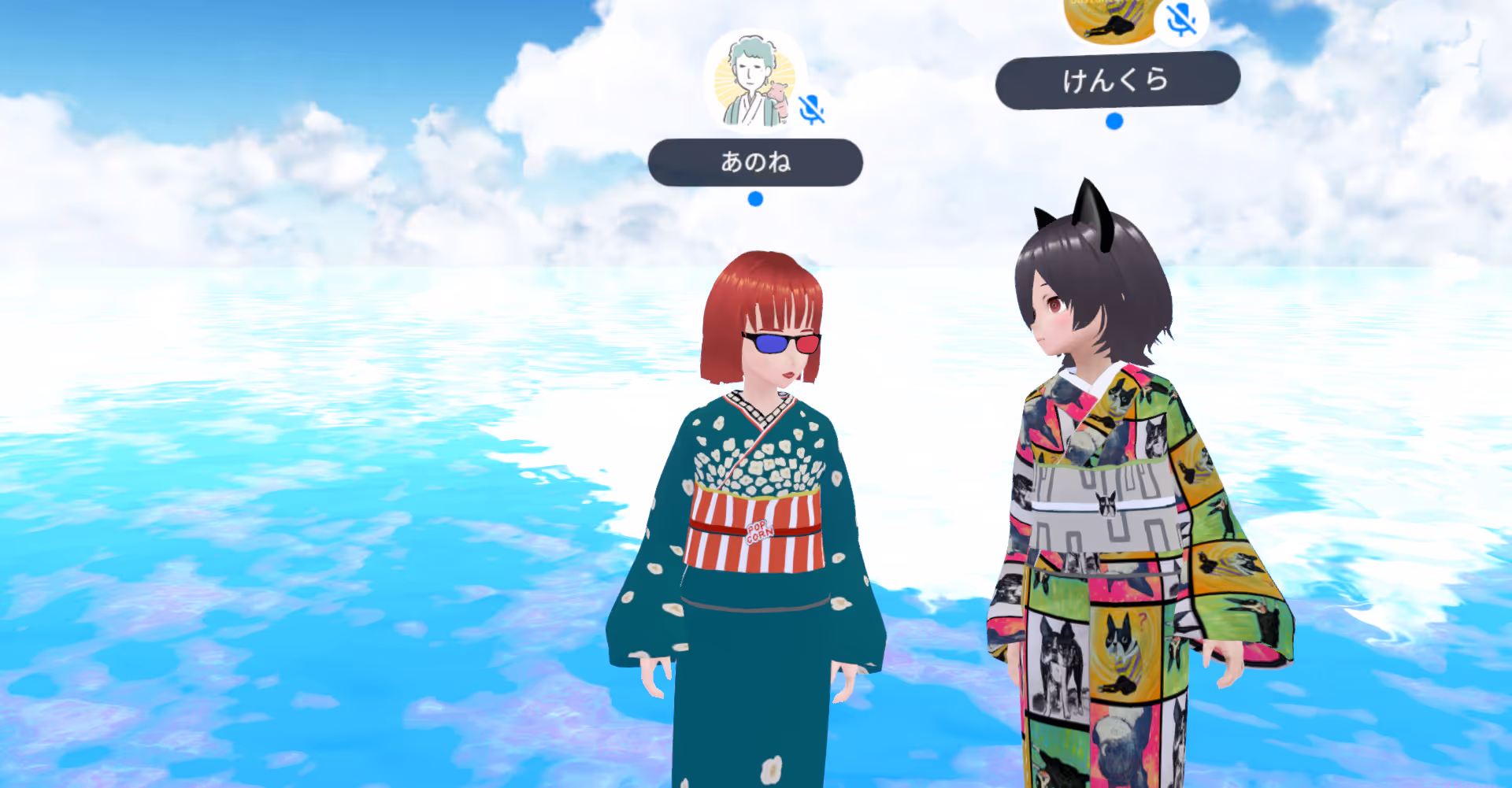Open あのね's profile avatar picture
The height and width of the screenshot is (788, 1512).
pyautogui.click(x=752, y=81)
